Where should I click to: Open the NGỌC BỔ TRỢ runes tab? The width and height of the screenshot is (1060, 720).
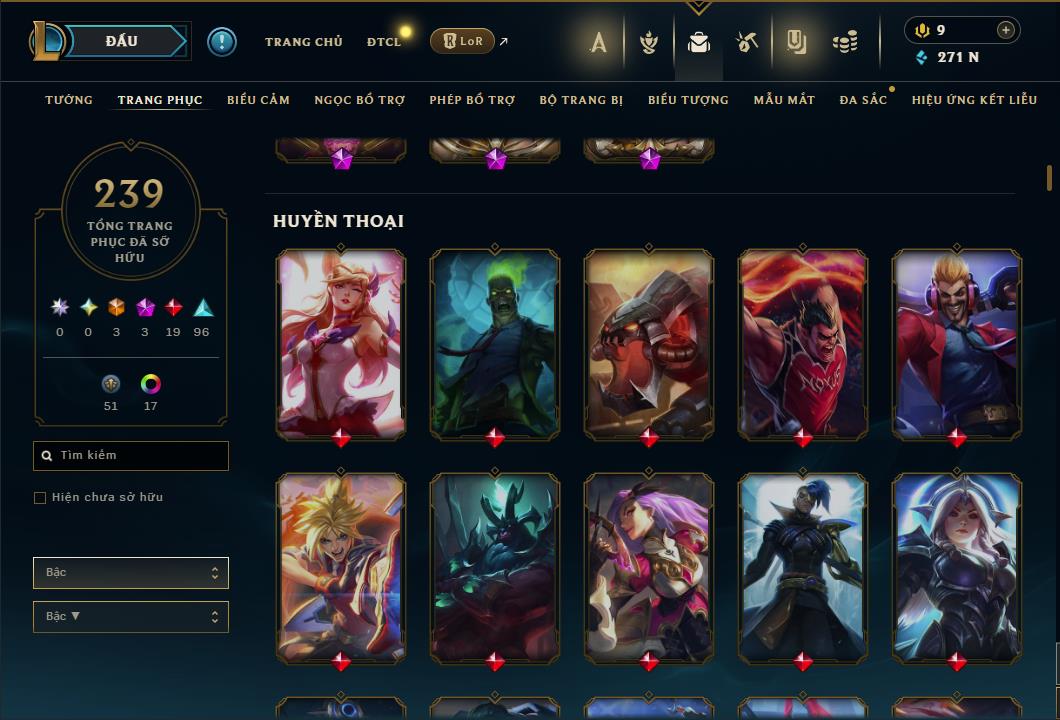[x=359, y=100]
